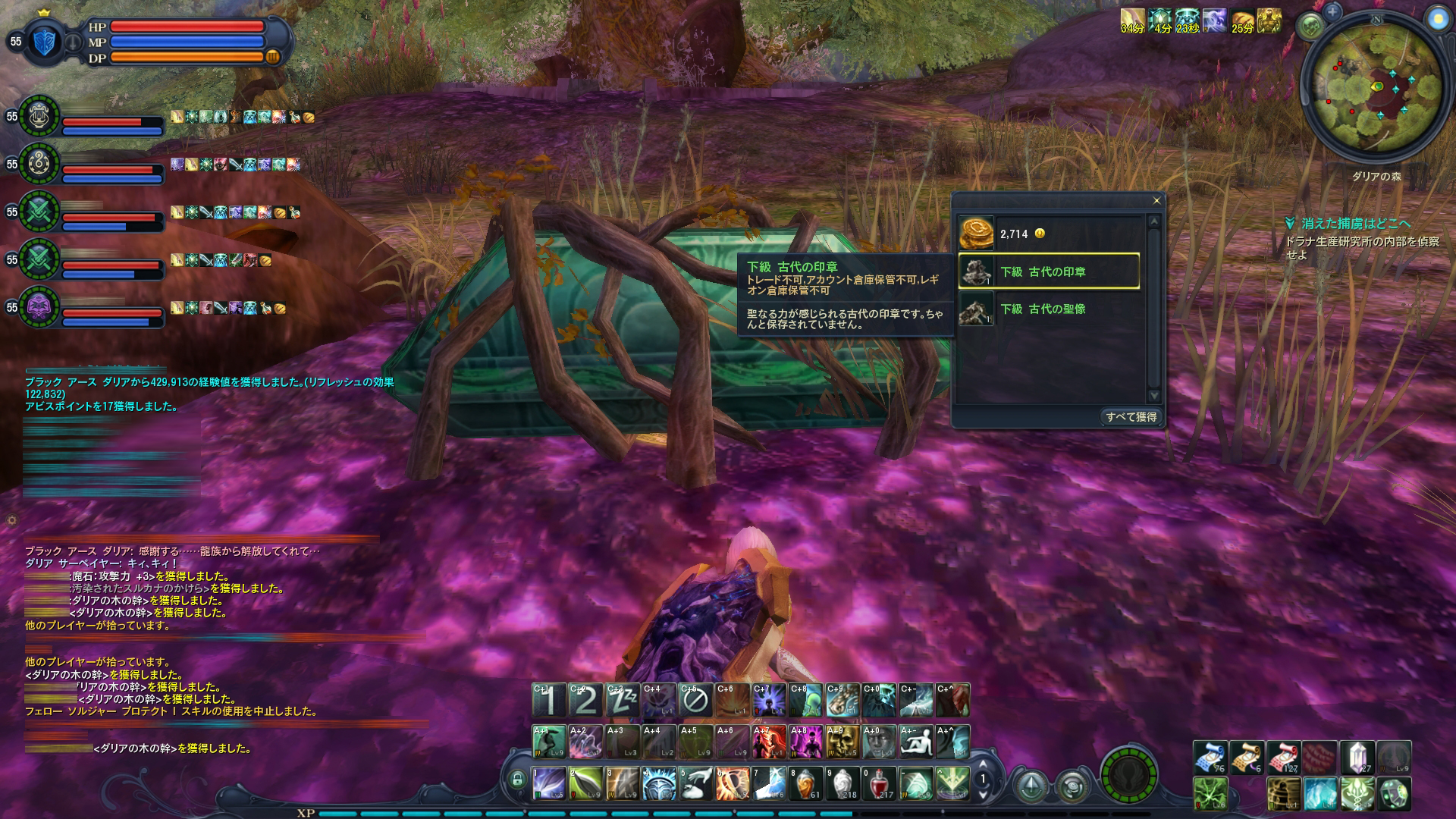This screenshot has width=1456, height=819.
Task: Use the red potion with 217 count
Action: coord(879,784)
